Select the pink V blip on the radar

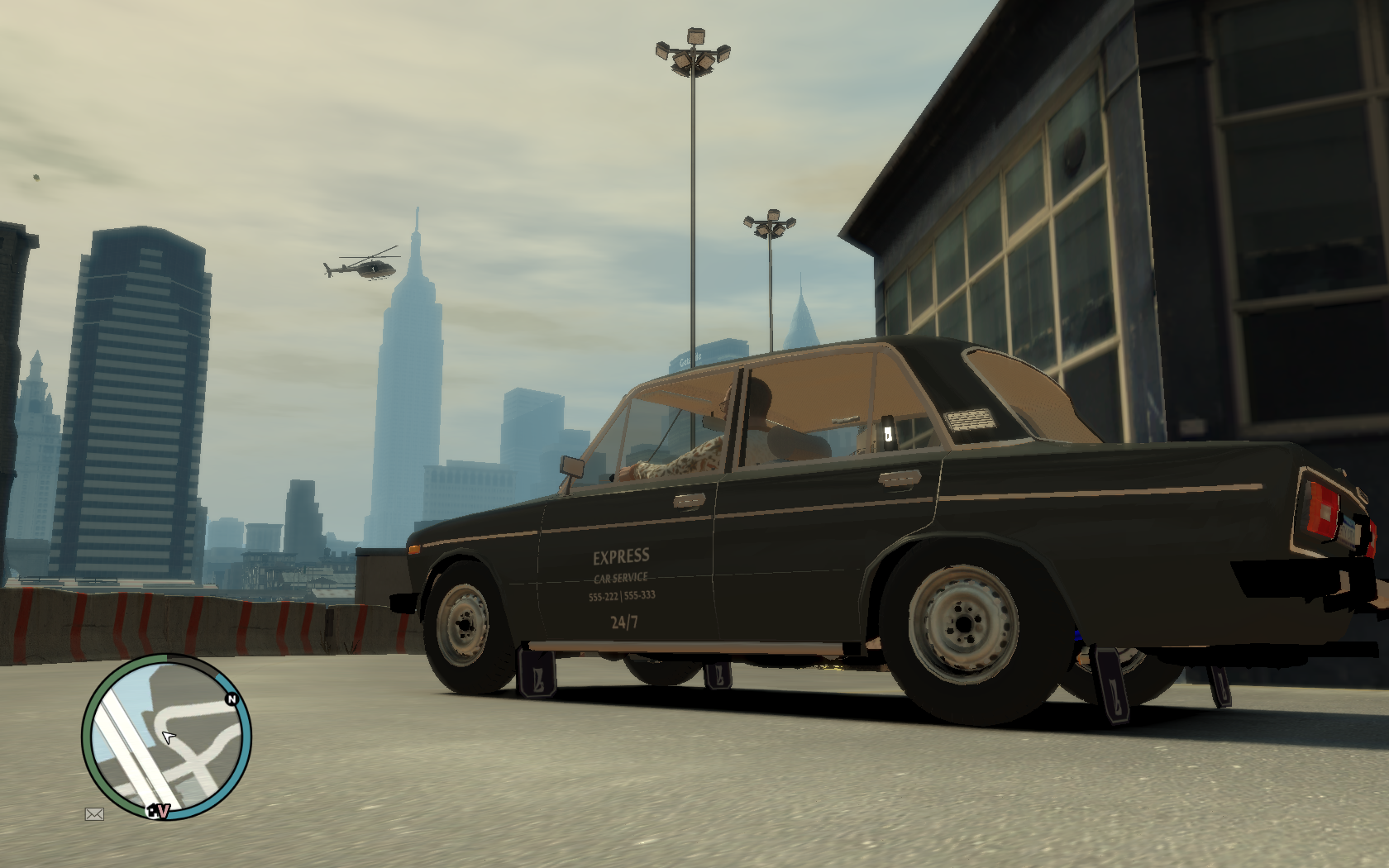pos(164,812)
